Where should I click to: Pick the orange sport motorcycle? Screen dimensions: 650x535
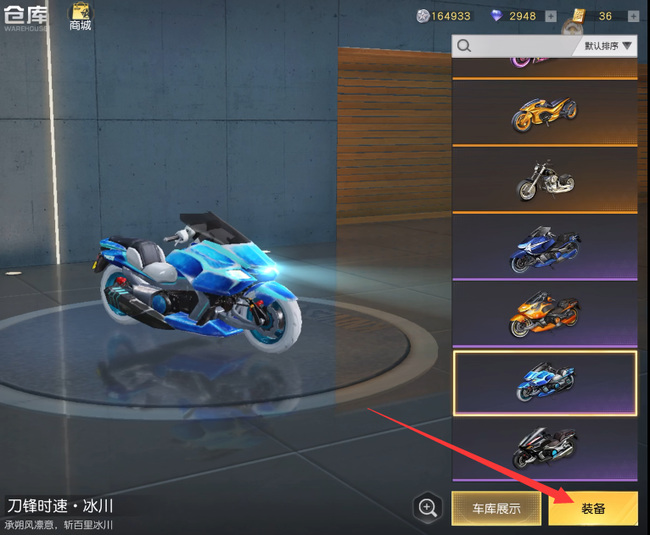pos(544,314)
